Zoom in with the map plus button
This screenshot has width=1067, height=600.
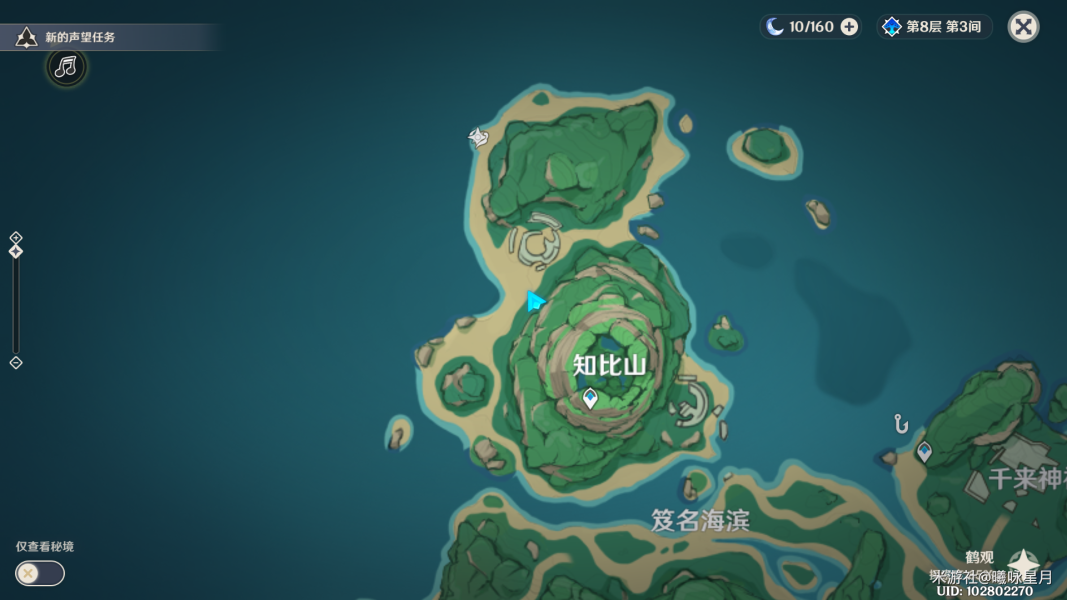point(16,237)
